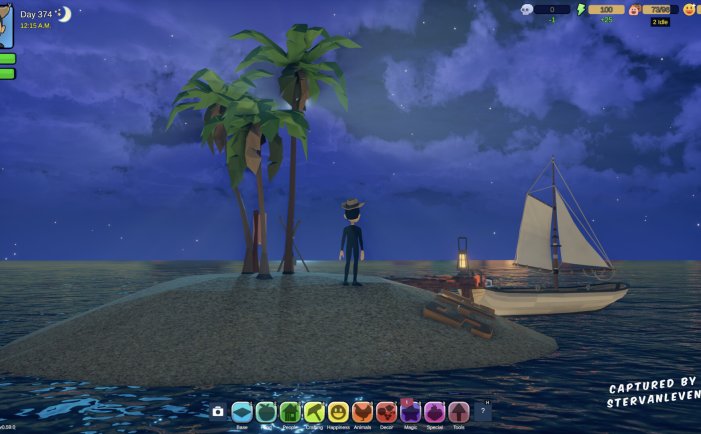Image resolution: width=701 pixels, height=434 pixels.
Task: Select the Tools category
Action: [458, 412]
